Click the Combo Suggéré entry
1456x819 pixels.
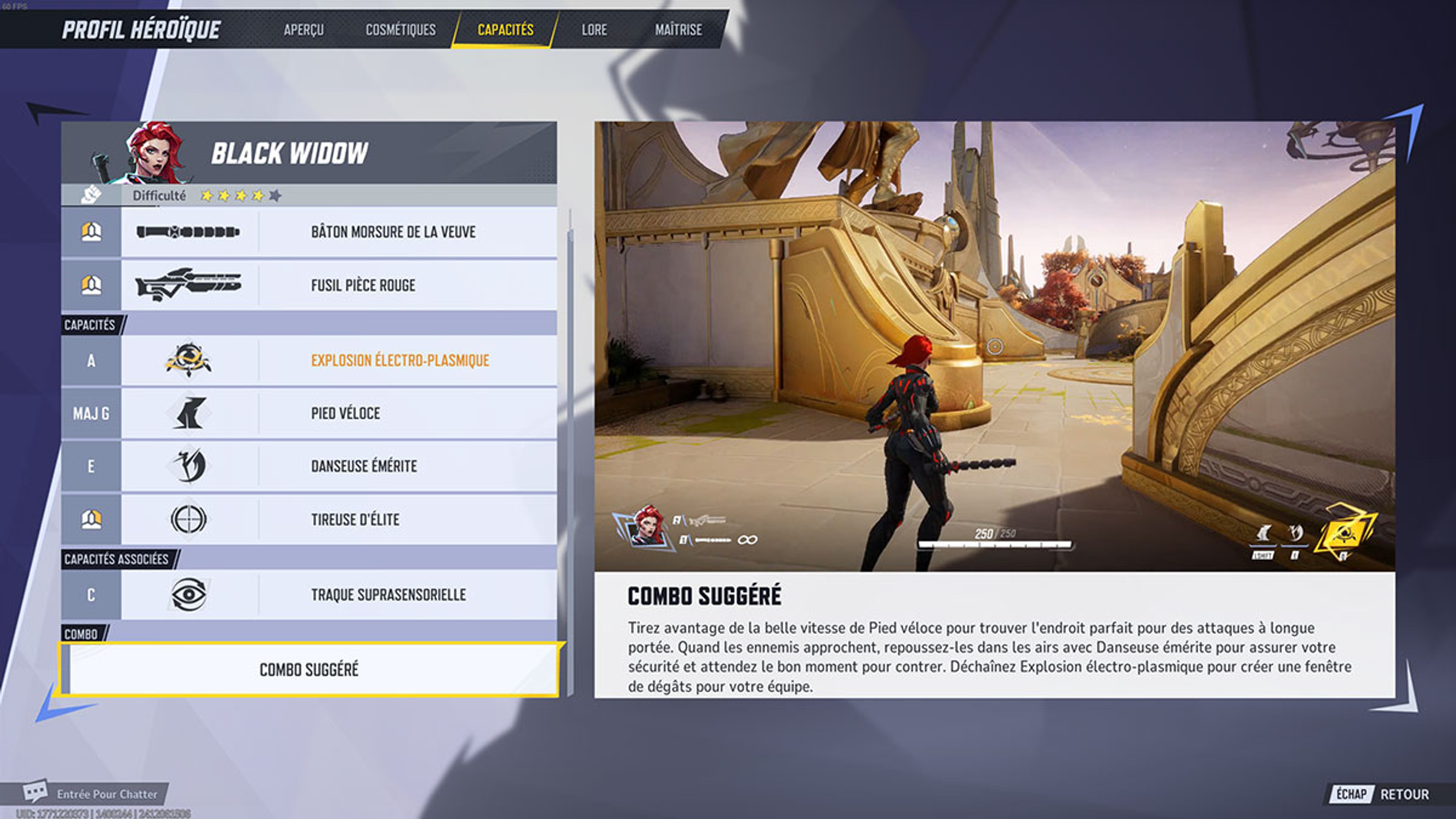point(309,670)
